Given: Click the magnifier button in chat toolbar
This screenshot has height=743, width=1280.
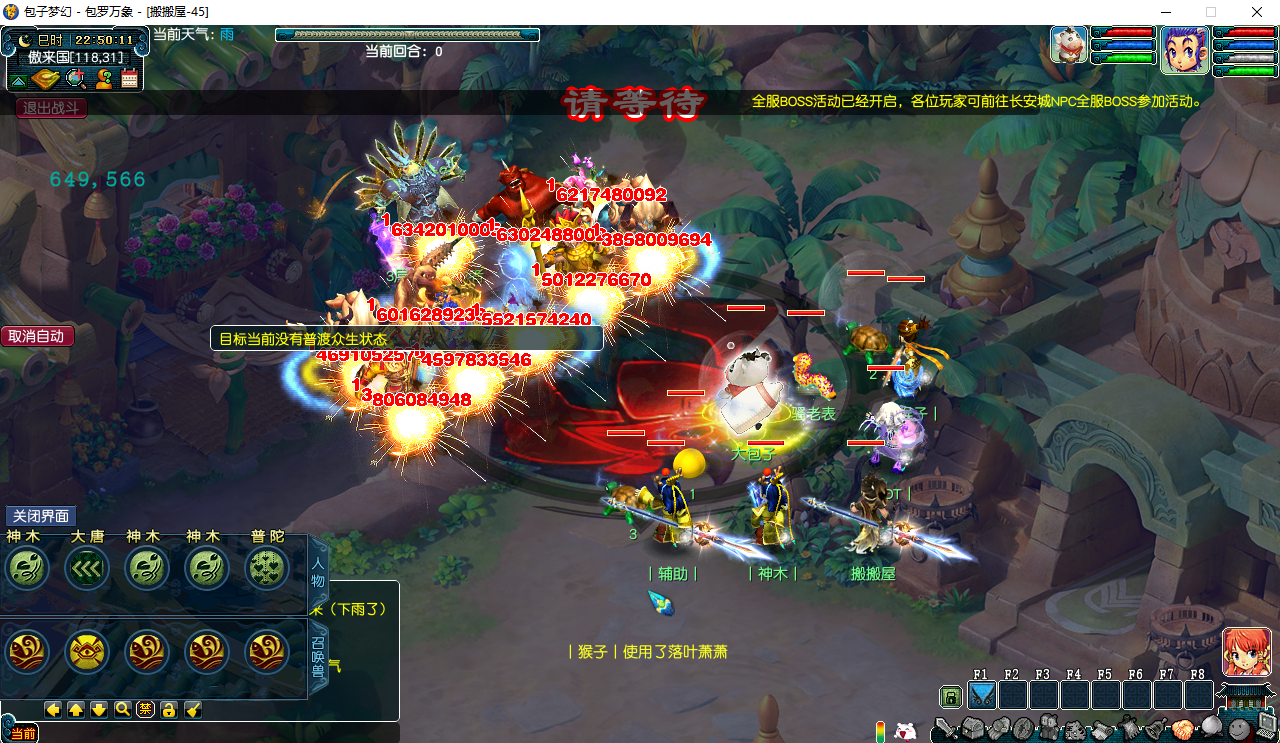Looking at the screenshot, I should coord(123,709).
